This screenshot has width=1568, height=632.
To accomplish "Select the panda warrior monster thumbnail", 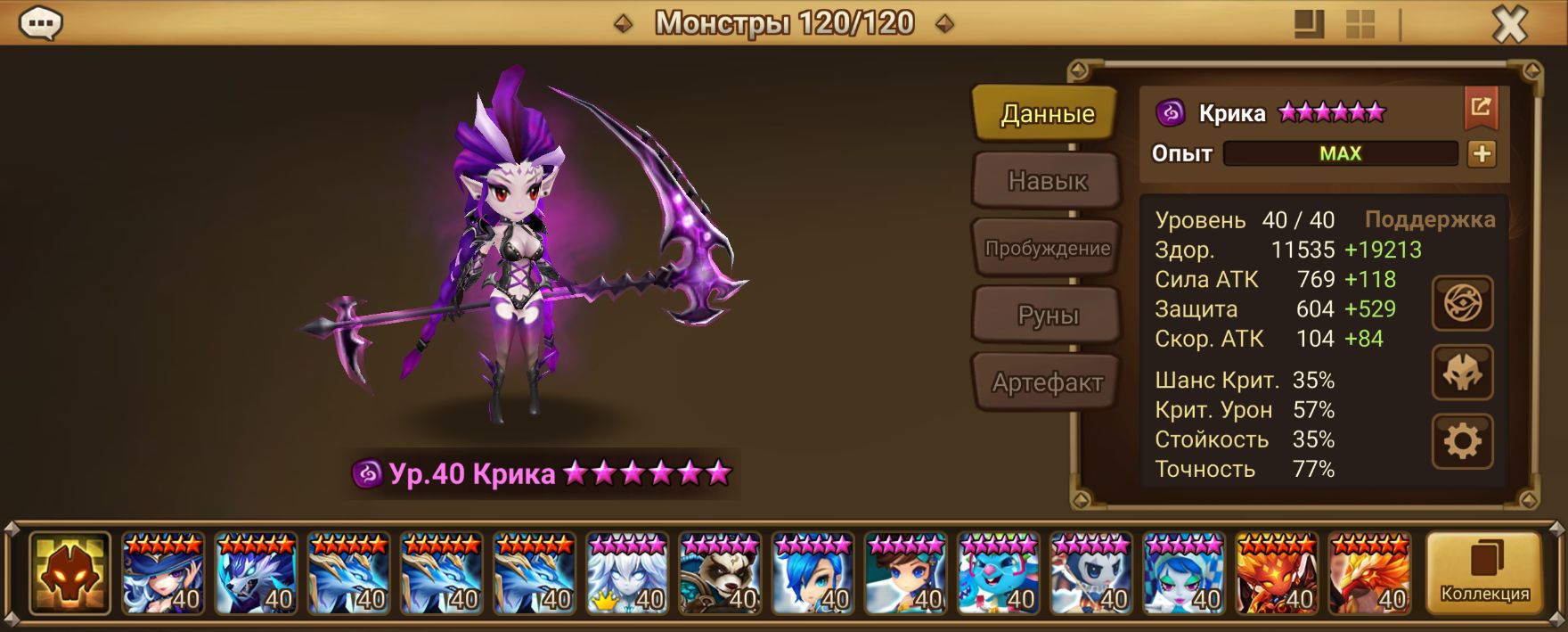I will (719, 573).
